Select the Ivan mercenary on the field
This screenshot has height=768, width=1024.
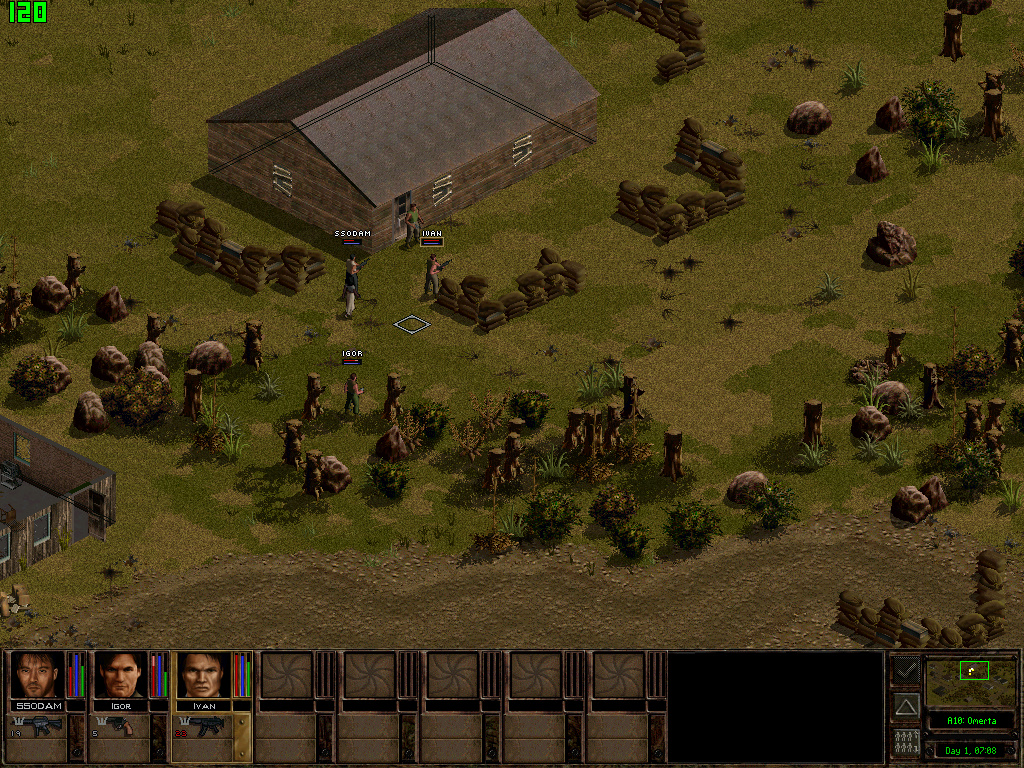tap(432, 273)
